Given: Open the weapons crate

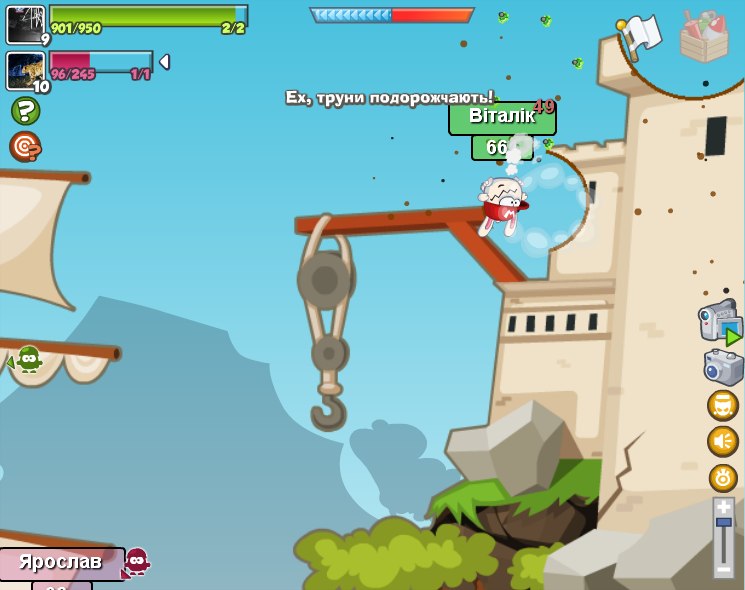Looking at the screenshot, I should click(x=703, y=36).
